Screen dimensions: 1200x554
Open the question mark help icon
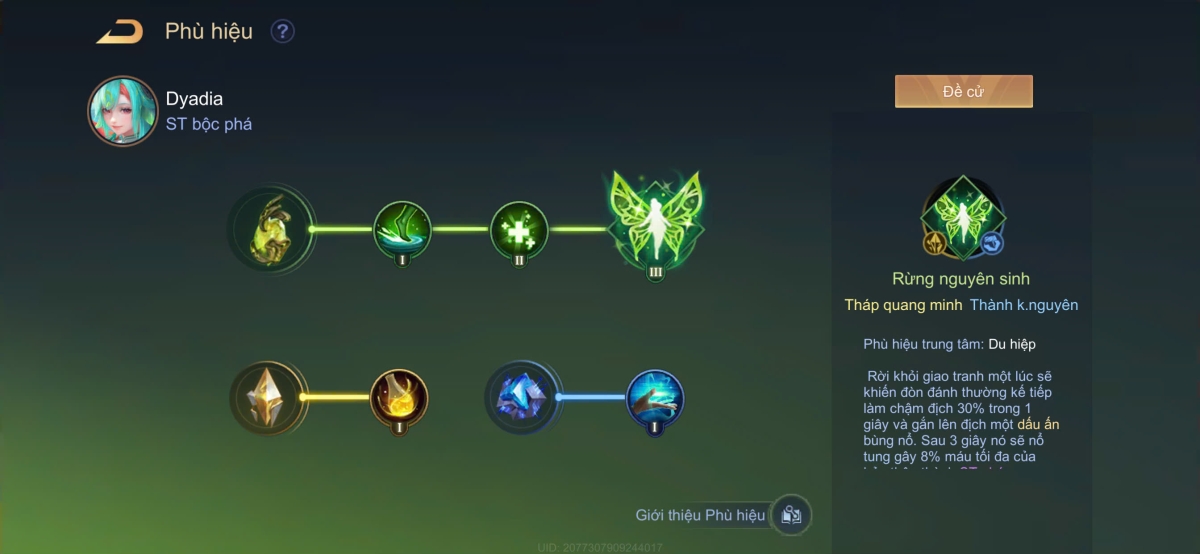[x=283, y=32]
